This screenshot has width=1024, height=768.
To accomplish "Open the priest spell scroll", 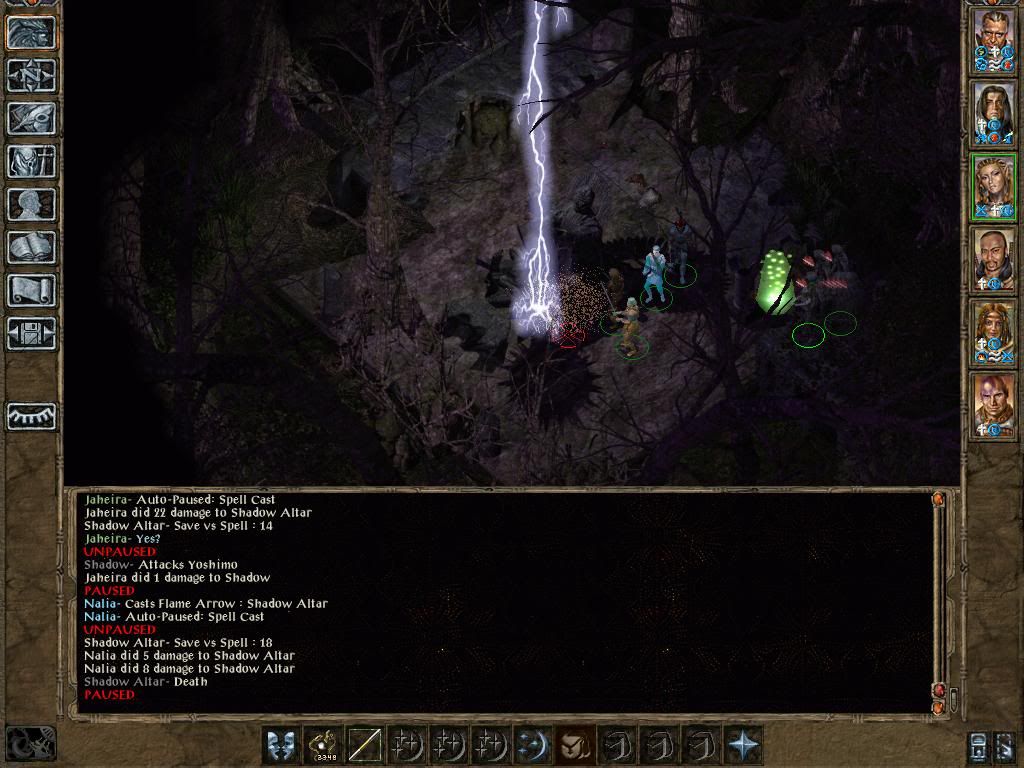I will (x=31, y=290).
